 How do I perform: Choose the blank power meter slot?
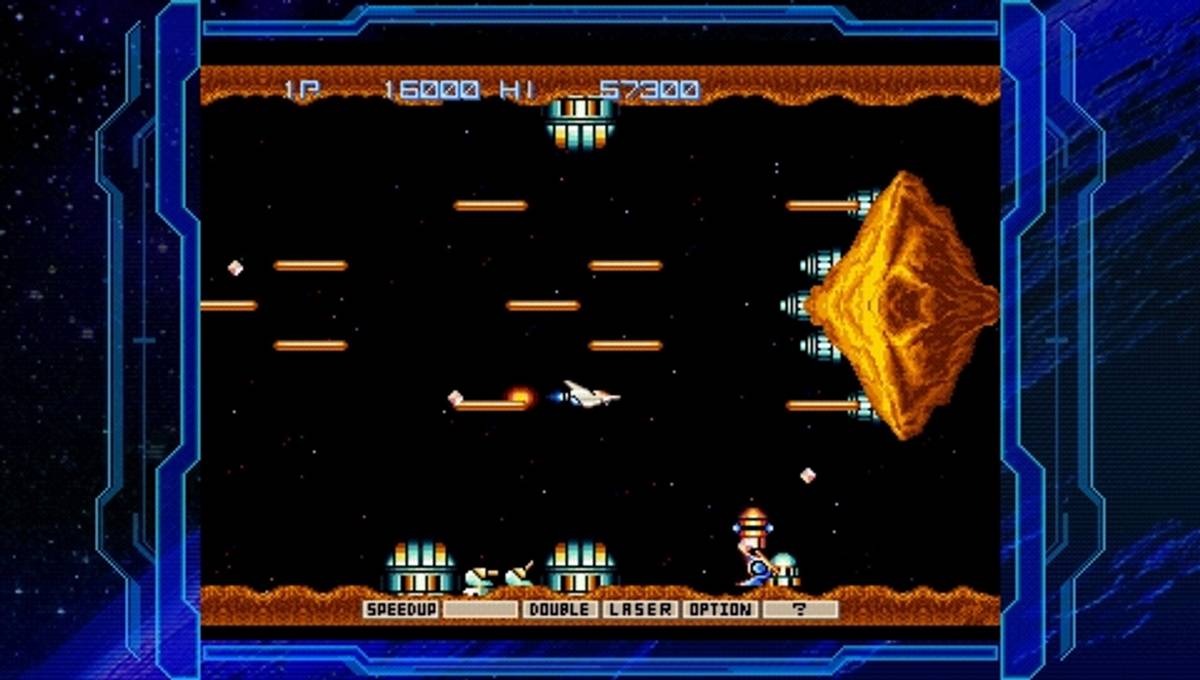click(x=480, y=609)
